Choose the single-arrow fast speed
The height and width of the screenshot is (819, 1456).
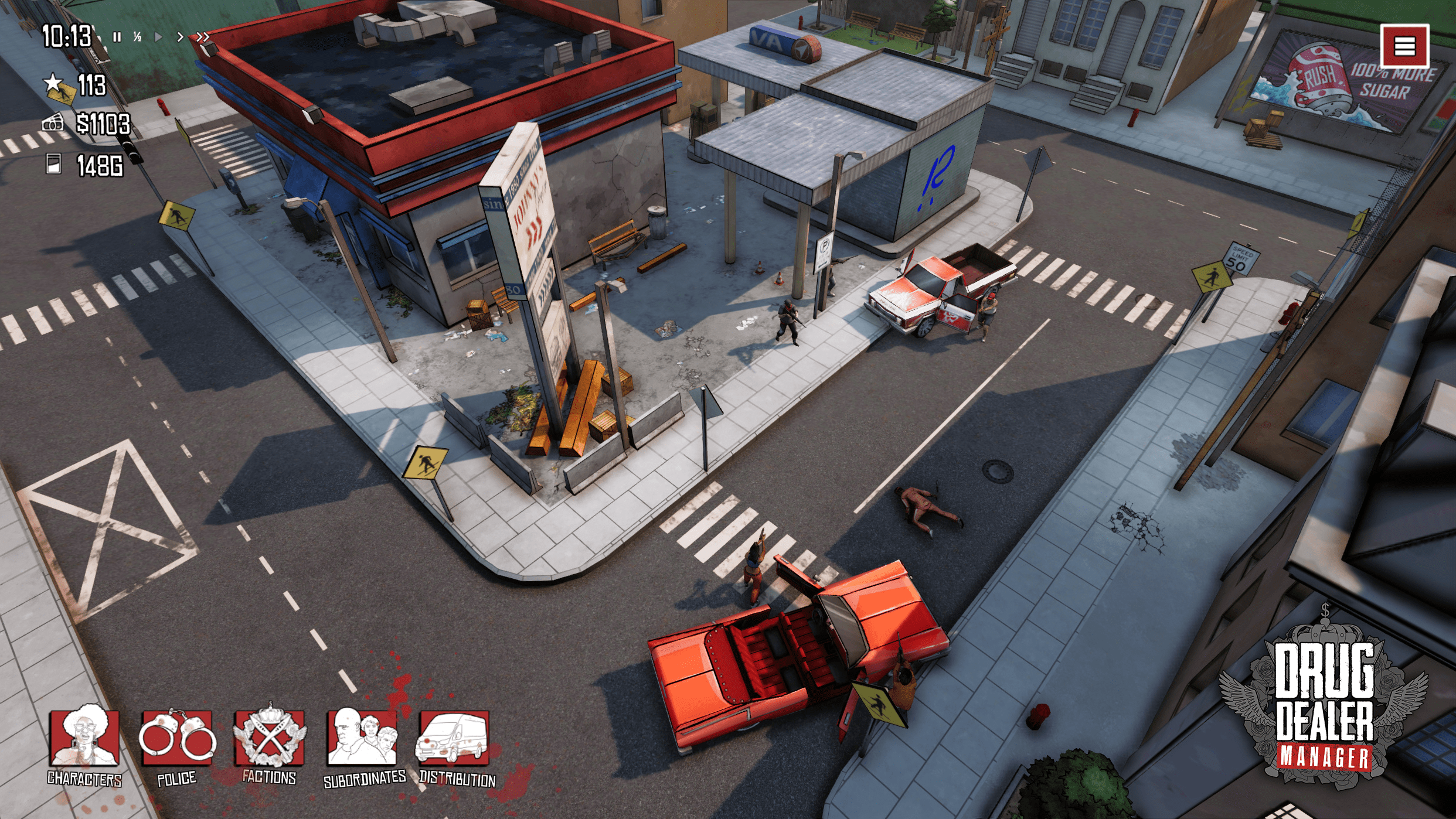180,37
